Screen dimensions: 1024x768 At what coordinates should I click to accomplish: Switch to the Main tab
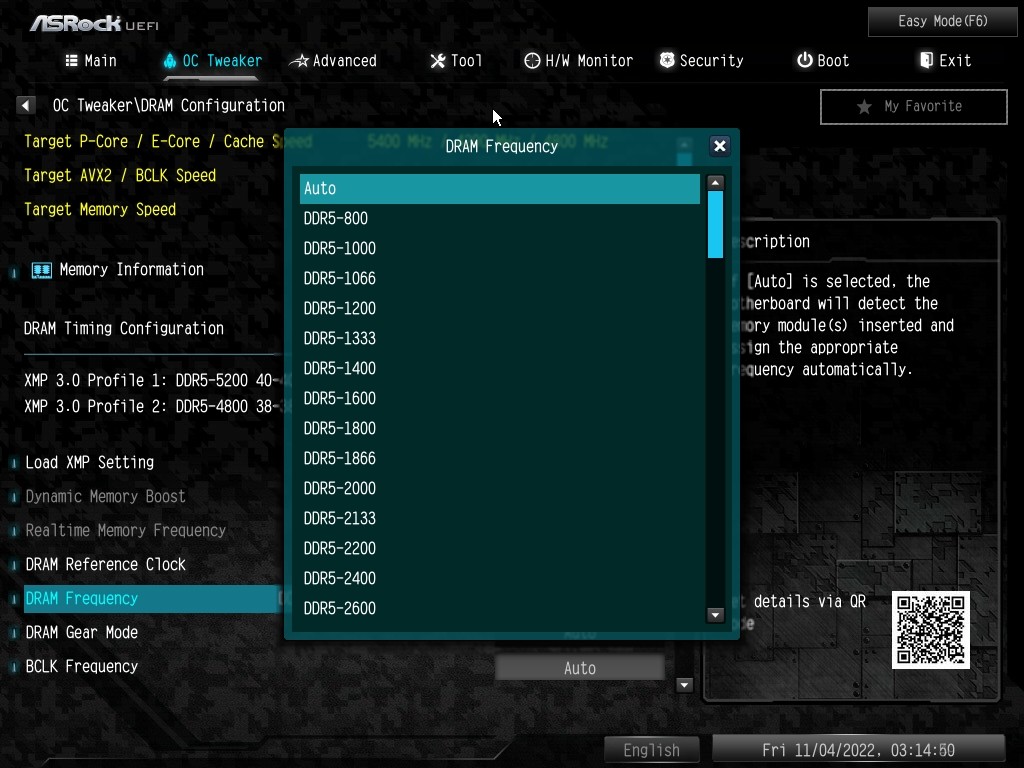(x=91, y=61)
